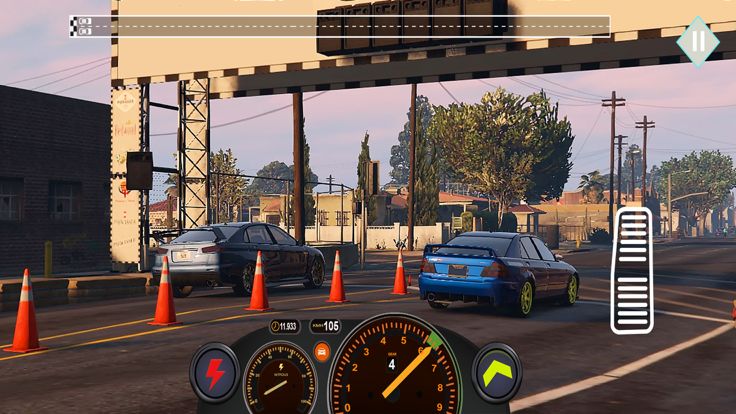Tap the striped gas pedal

click(x=632, y=270)
